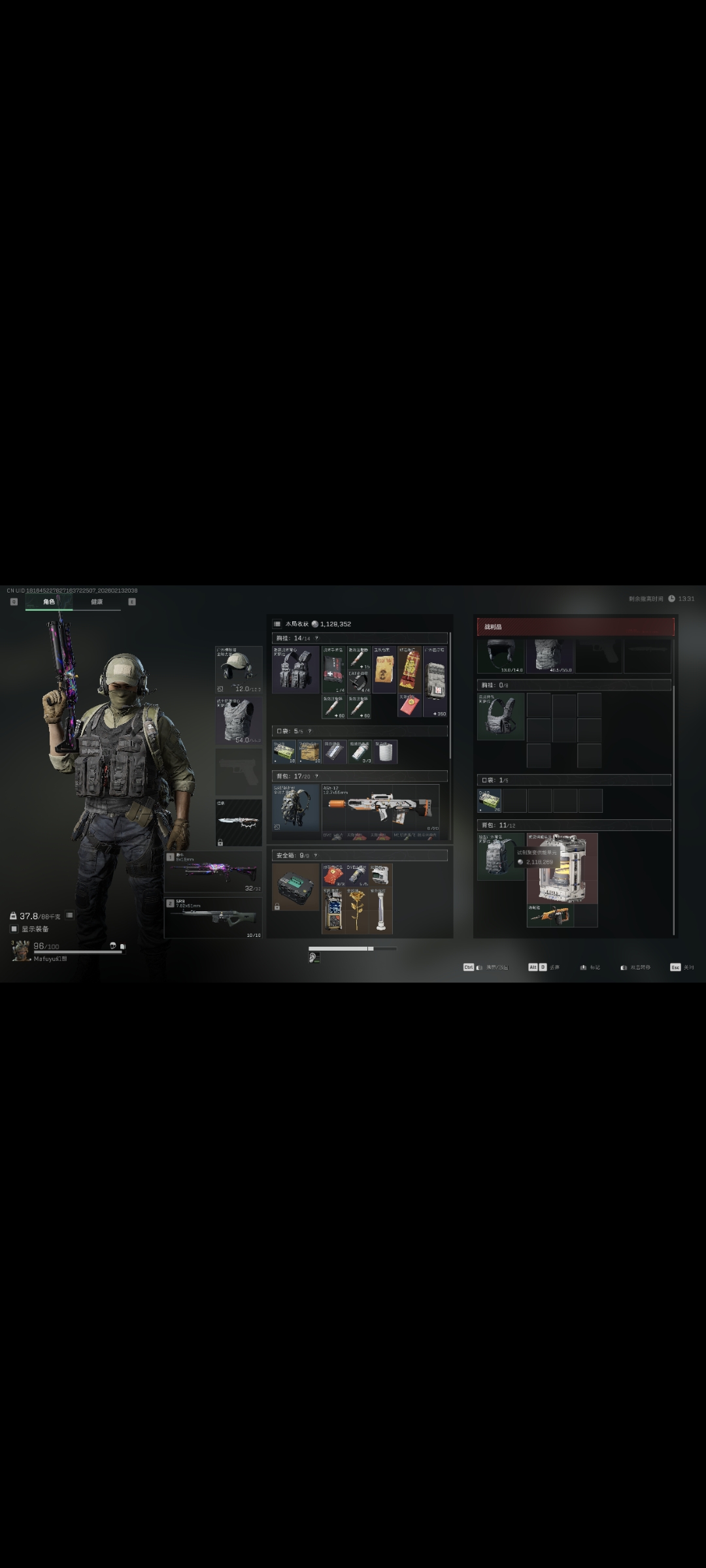Viewport: 706px width, 1568px height.
Task: Switch to the 健康 (Health) tab
Action: [97, 602]
